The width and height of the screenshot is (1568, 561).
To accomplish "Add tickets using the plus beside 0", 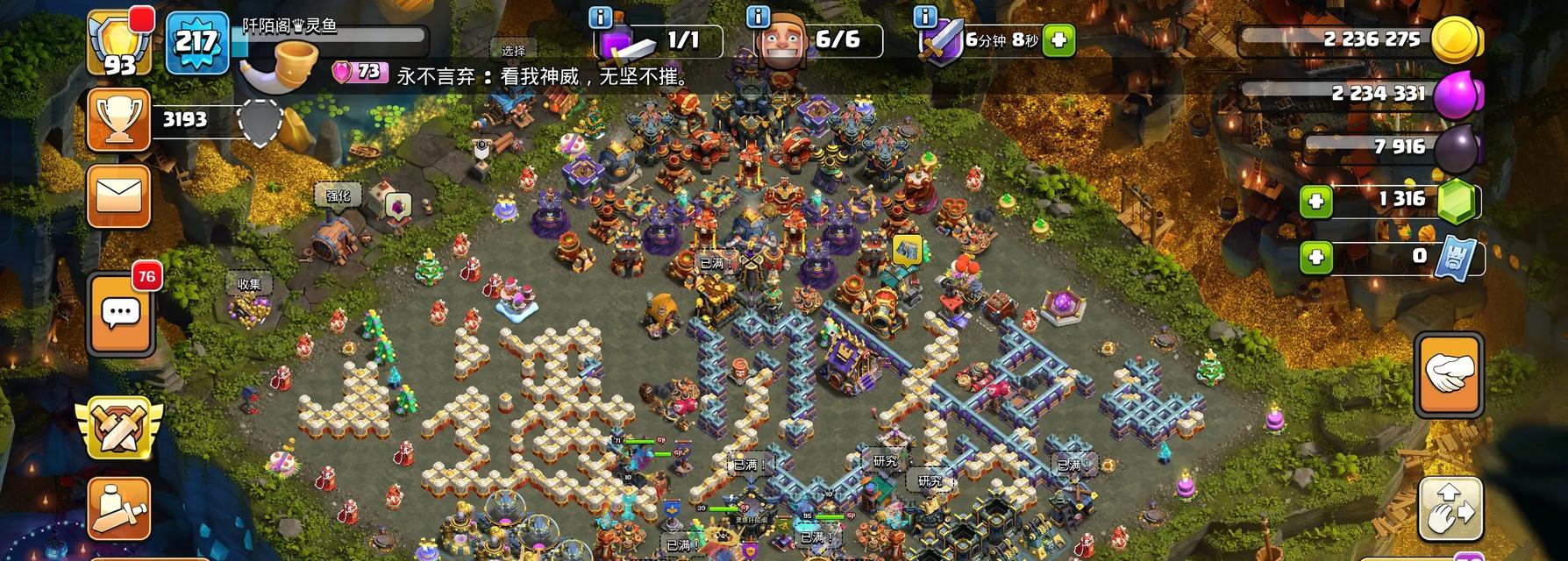I will 1315,258.
